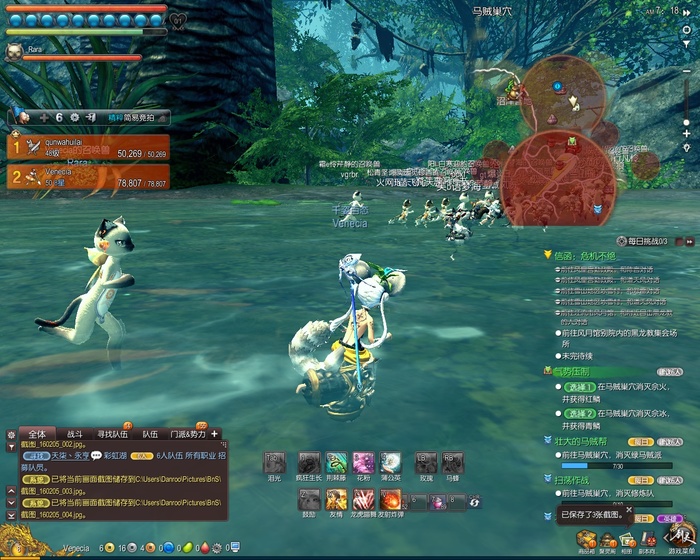Open the 战斗 chat tab
Screen dimensions: 700x560
click(x=74, y=434)
